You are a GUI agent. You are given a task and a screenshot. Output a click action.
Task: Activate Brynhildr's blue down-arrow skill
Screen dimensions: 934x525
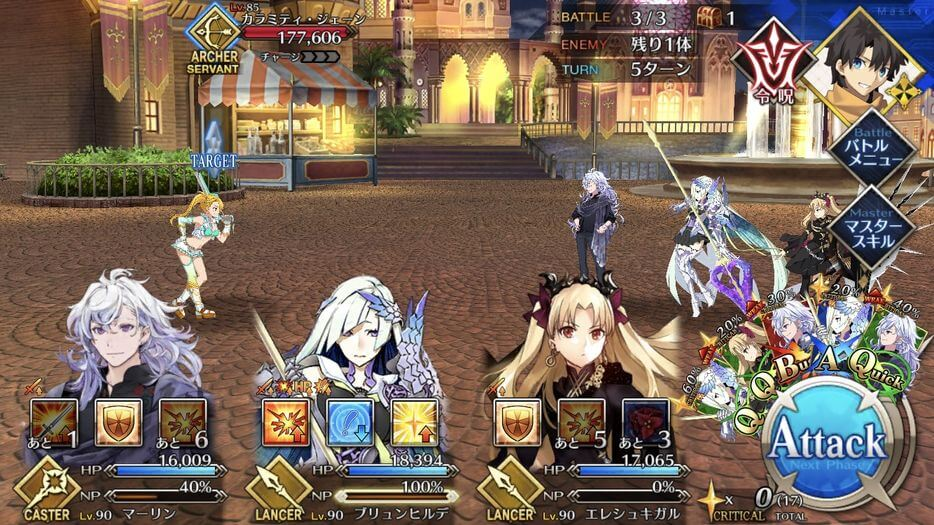tap(351, 422)
